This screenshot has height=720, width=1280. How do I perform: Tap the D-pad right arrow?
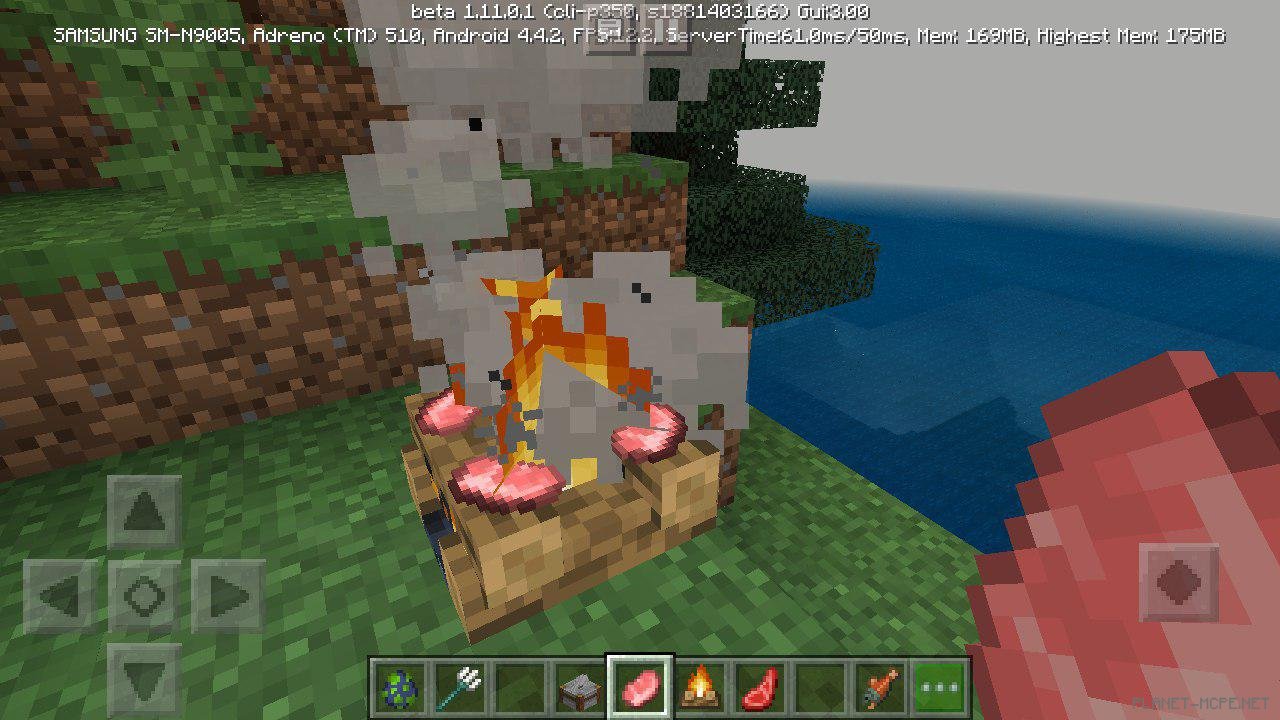(x=227, y=597)
